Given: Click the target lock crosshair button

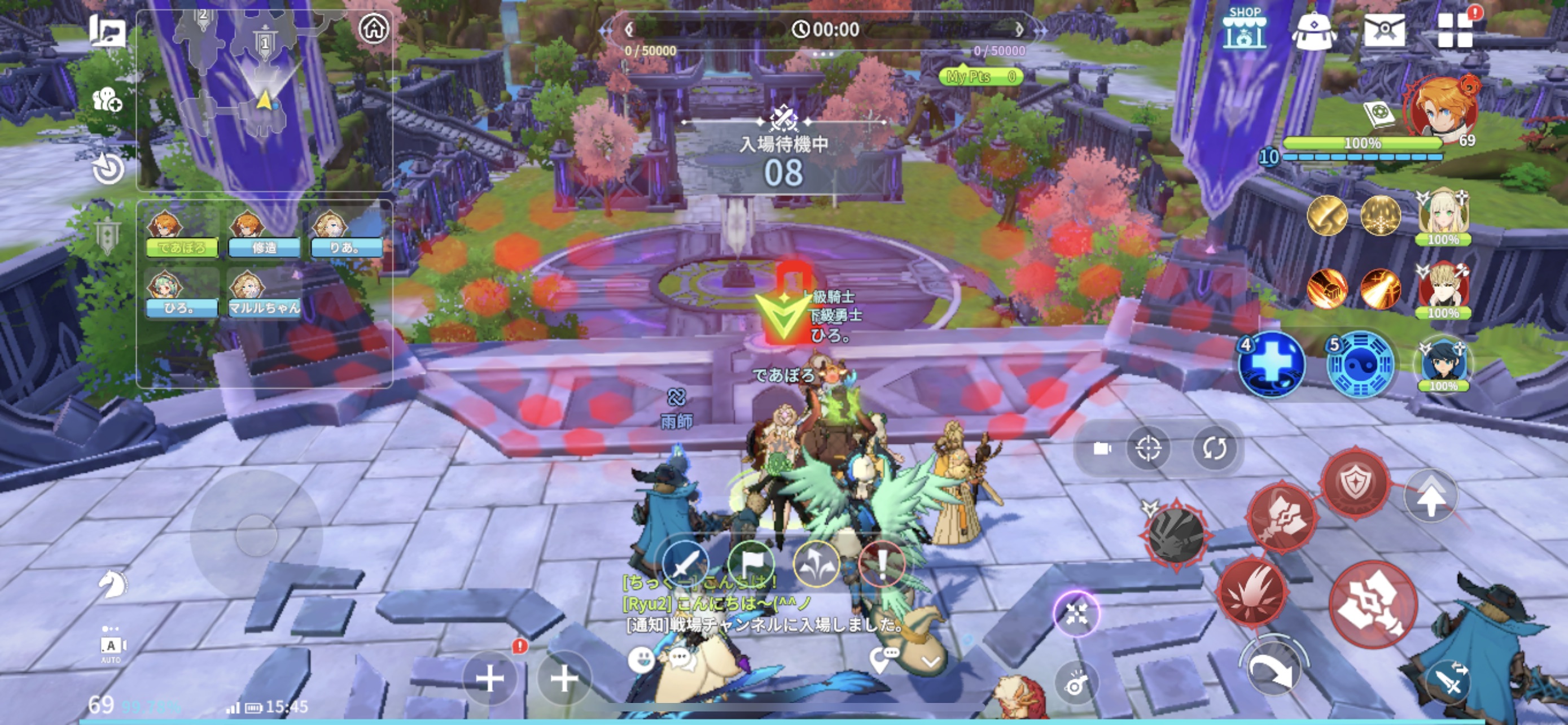Looking at the screenshot, I should coord(1148,449).
